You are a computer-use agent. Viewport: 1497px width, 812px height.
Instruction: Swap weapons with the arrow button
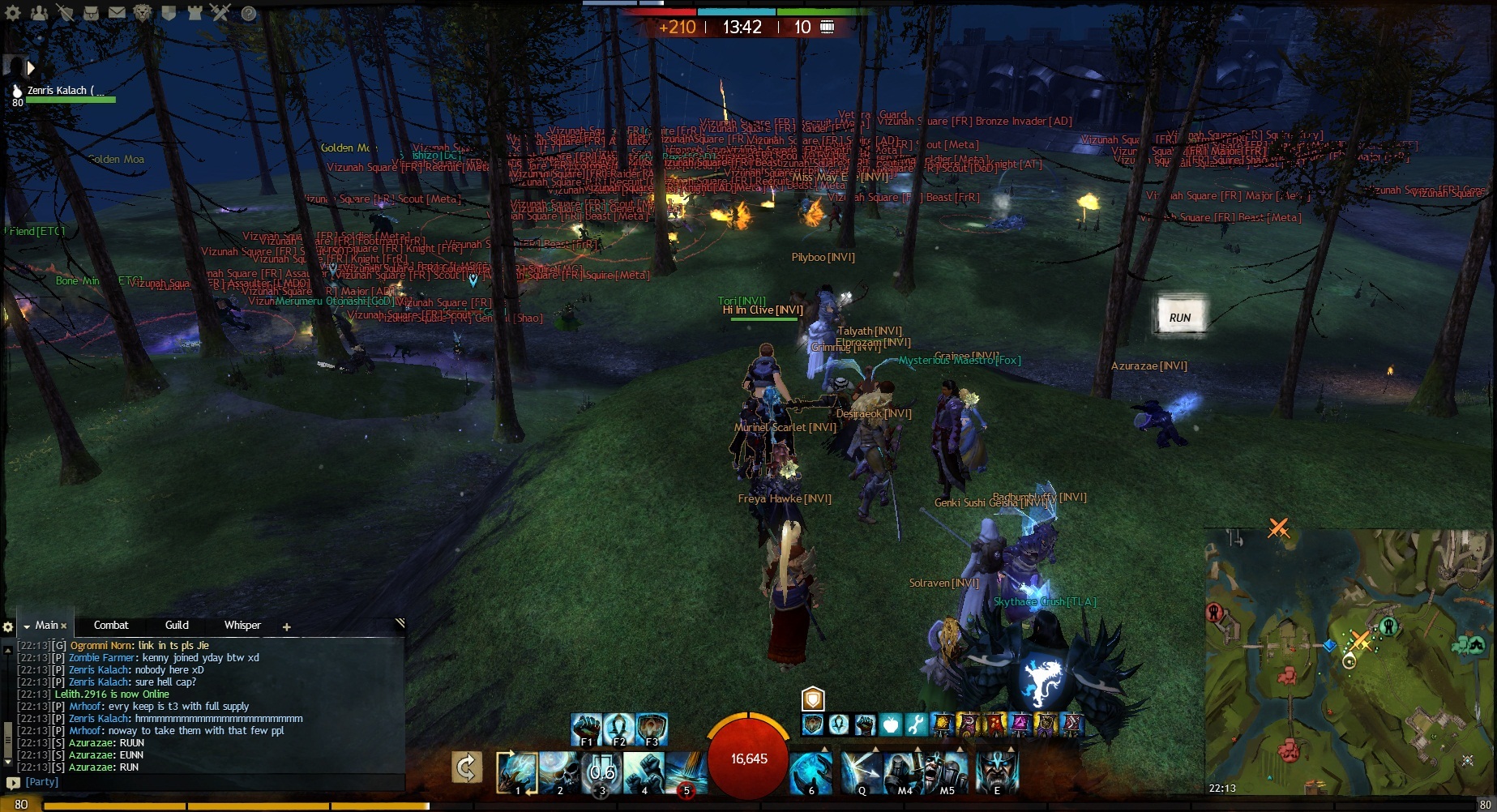click(467, 767)
